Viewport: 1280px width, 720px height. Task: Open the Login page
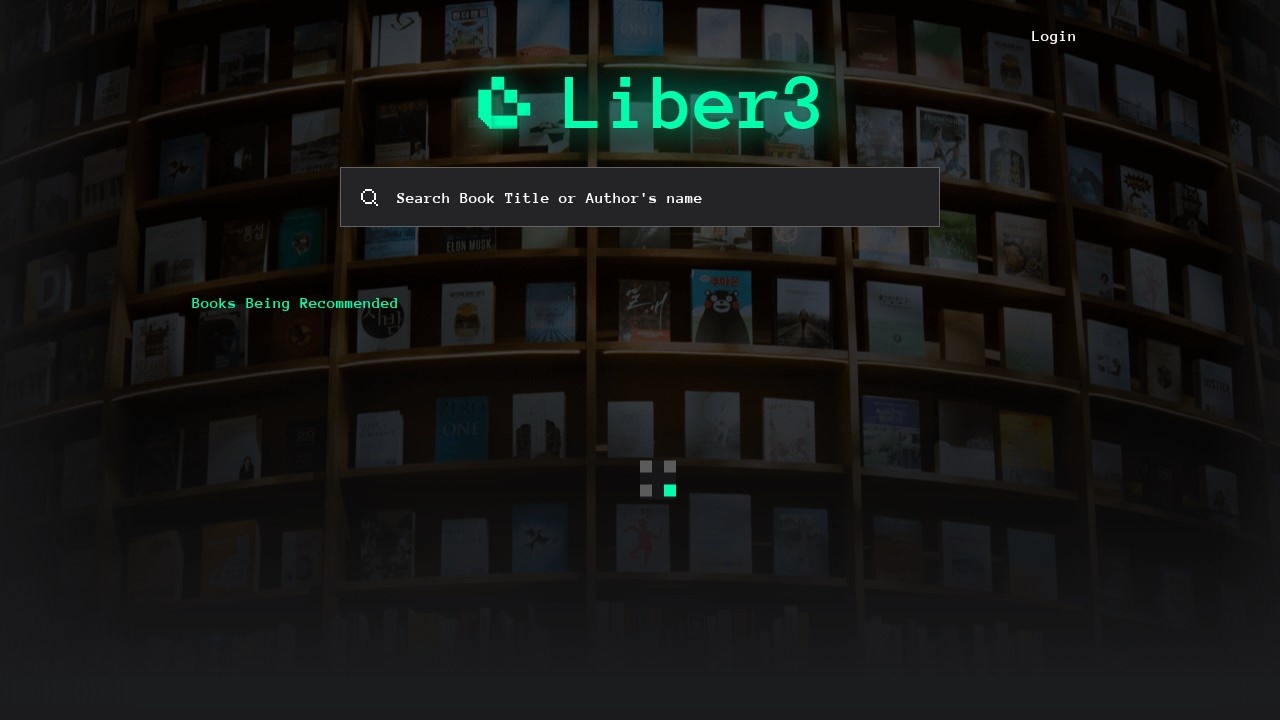click(1053, 36)
